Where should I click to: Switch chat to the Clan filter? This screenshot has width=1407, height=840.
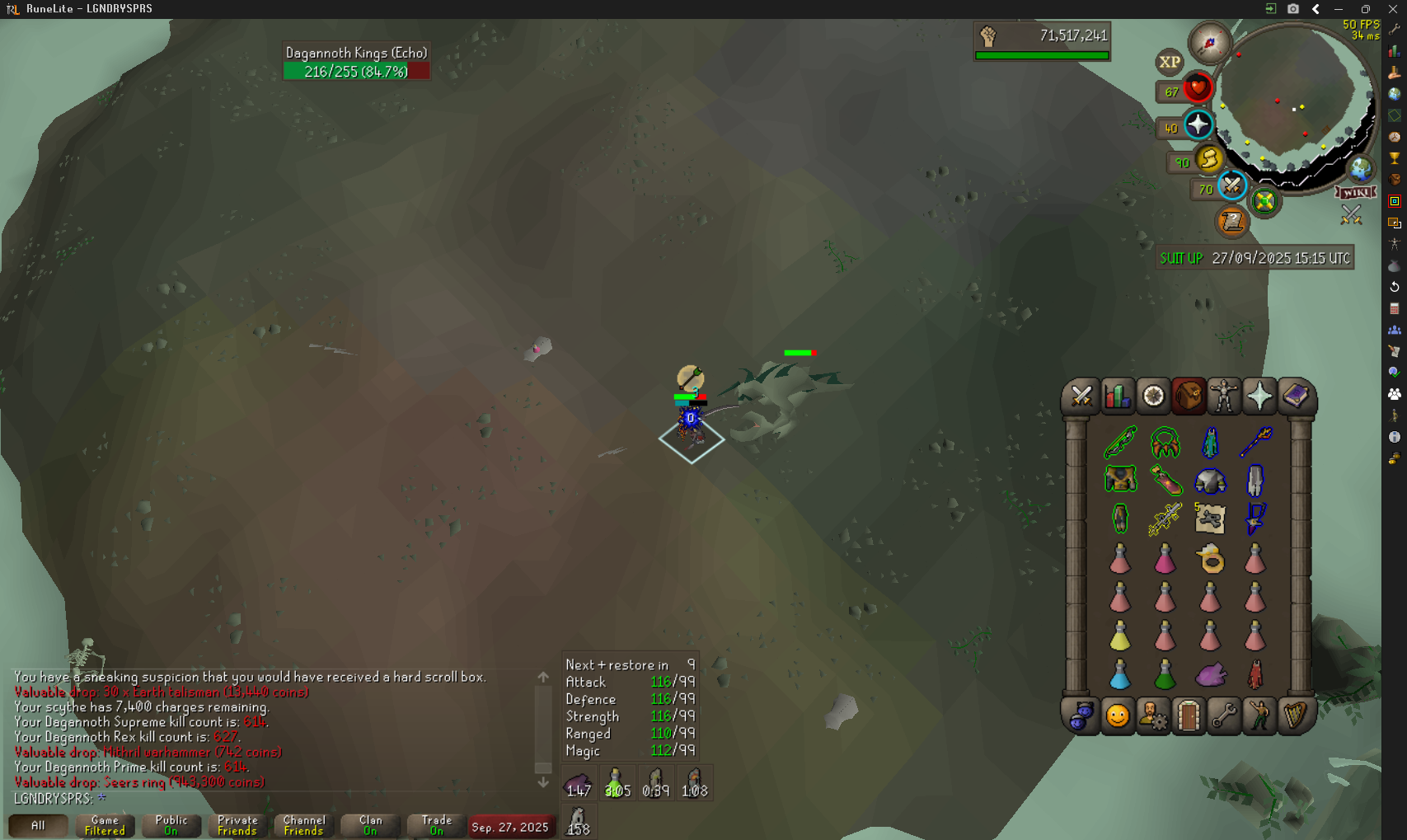pyautogui.click(x=370, y=825)
